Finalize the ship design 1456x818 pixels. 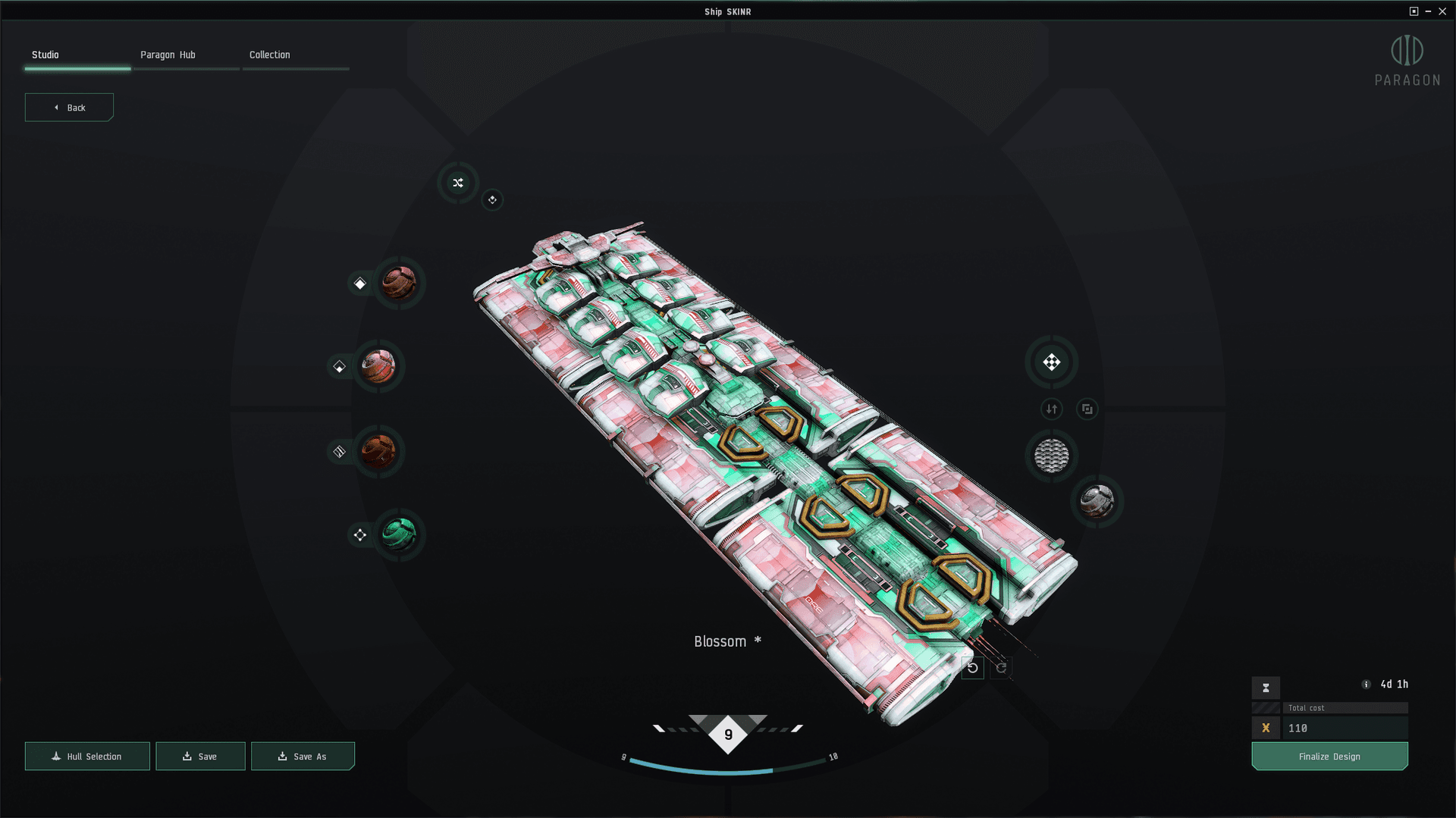[1329, 756]
